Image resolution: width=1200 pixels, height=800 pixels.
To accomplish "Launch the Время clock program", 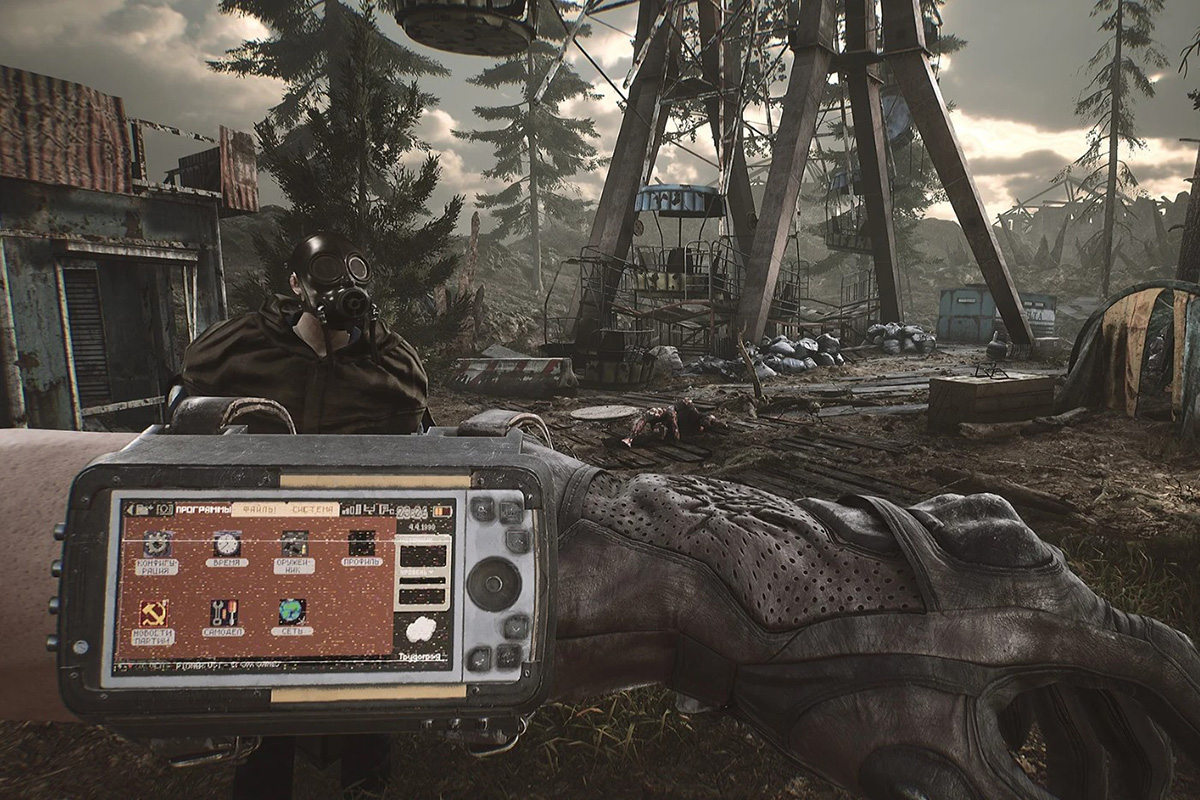I will coord(227,544).
